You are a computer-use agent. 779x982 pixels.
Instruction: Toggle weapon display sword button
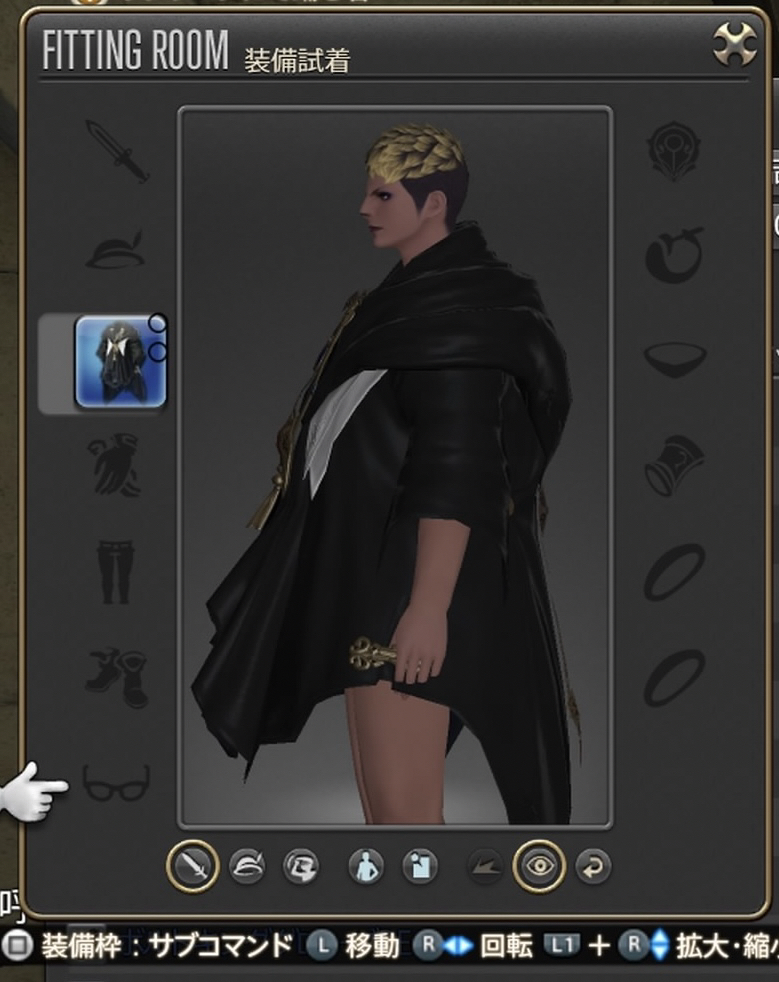pyautogui.click(x=193, y=865)
